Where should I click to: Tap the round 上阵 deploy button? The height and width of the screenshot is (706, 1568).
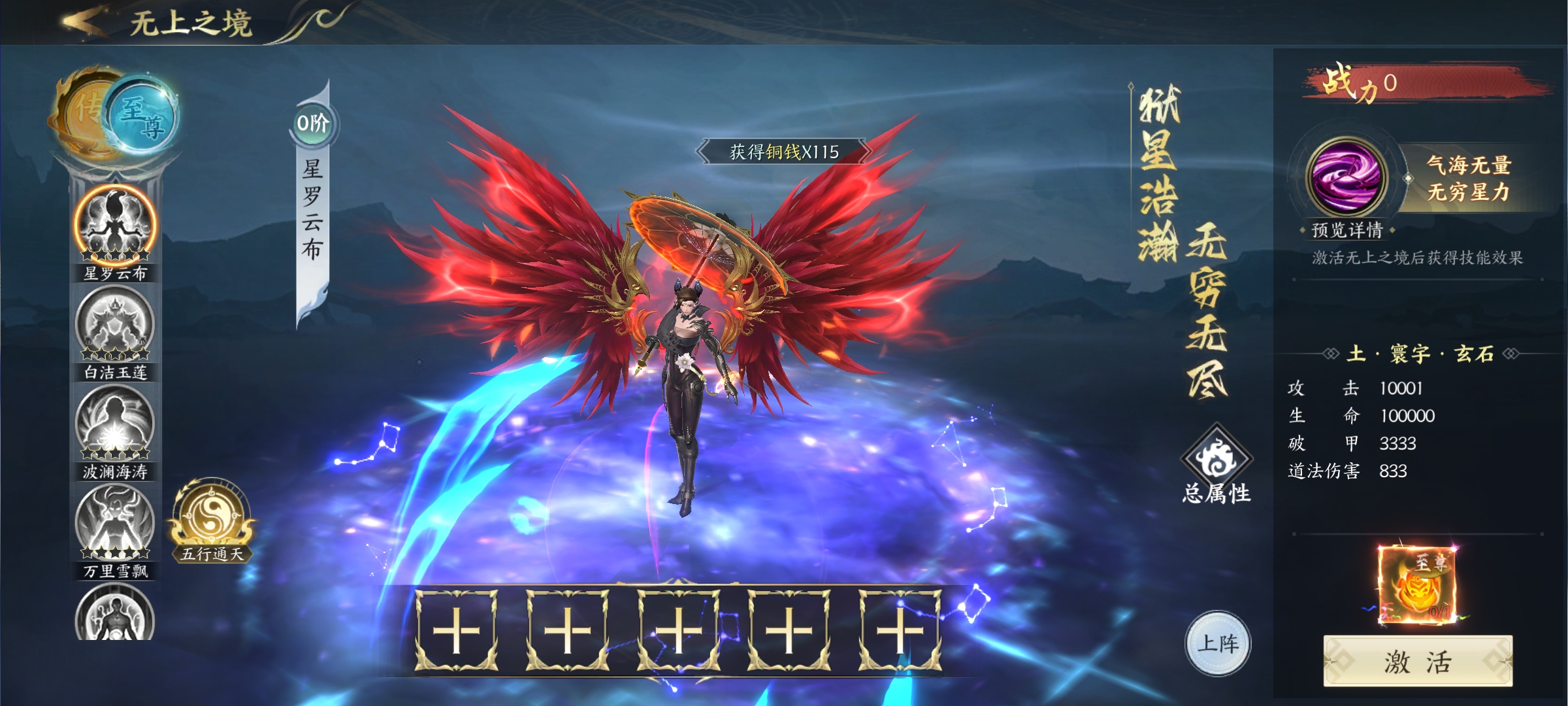click(x=1218, y=644)
